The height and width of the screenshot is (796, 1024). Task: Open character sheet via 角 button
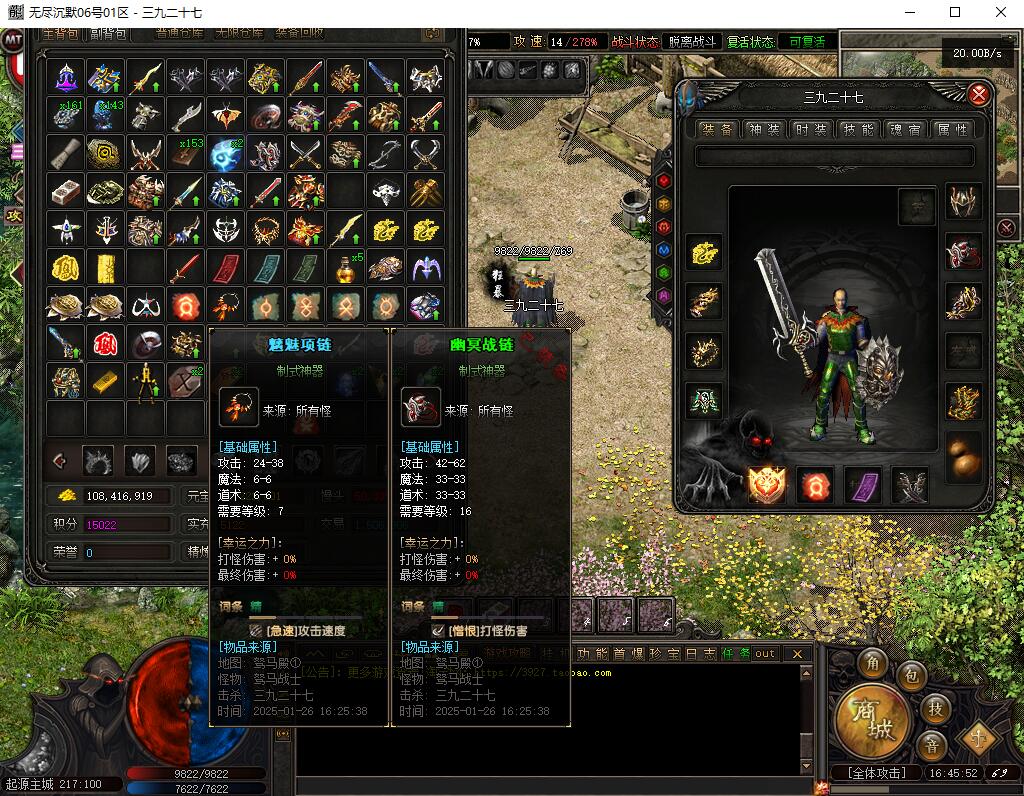point(872,665)
